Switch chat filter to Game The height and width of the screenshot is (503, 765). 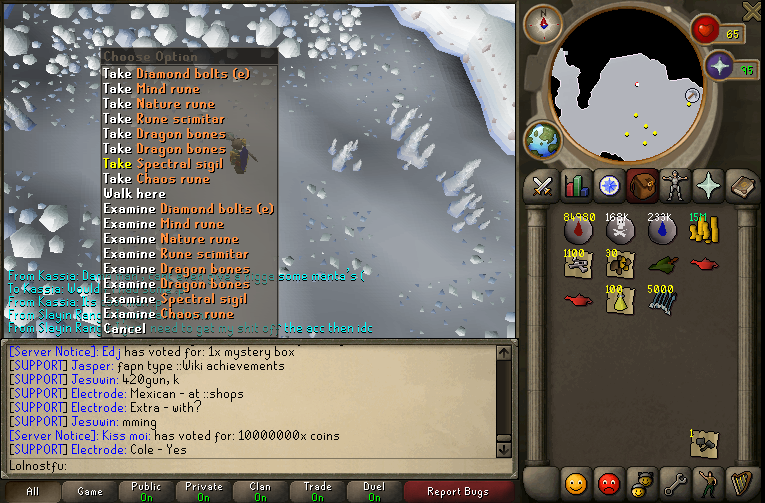click(90, 491)
